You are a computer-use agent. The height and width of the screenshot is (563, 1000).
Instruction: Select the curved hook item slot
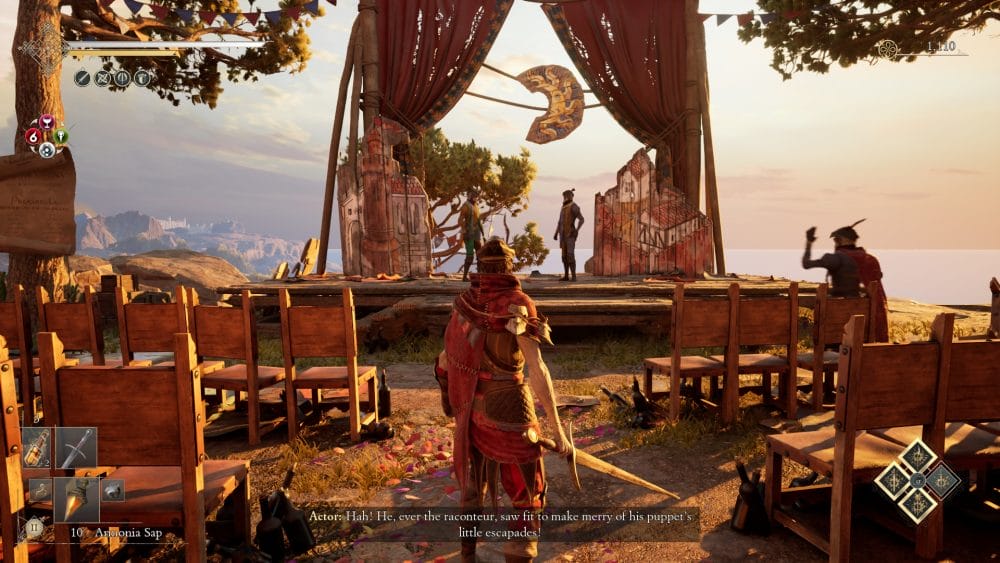(39, 490)
